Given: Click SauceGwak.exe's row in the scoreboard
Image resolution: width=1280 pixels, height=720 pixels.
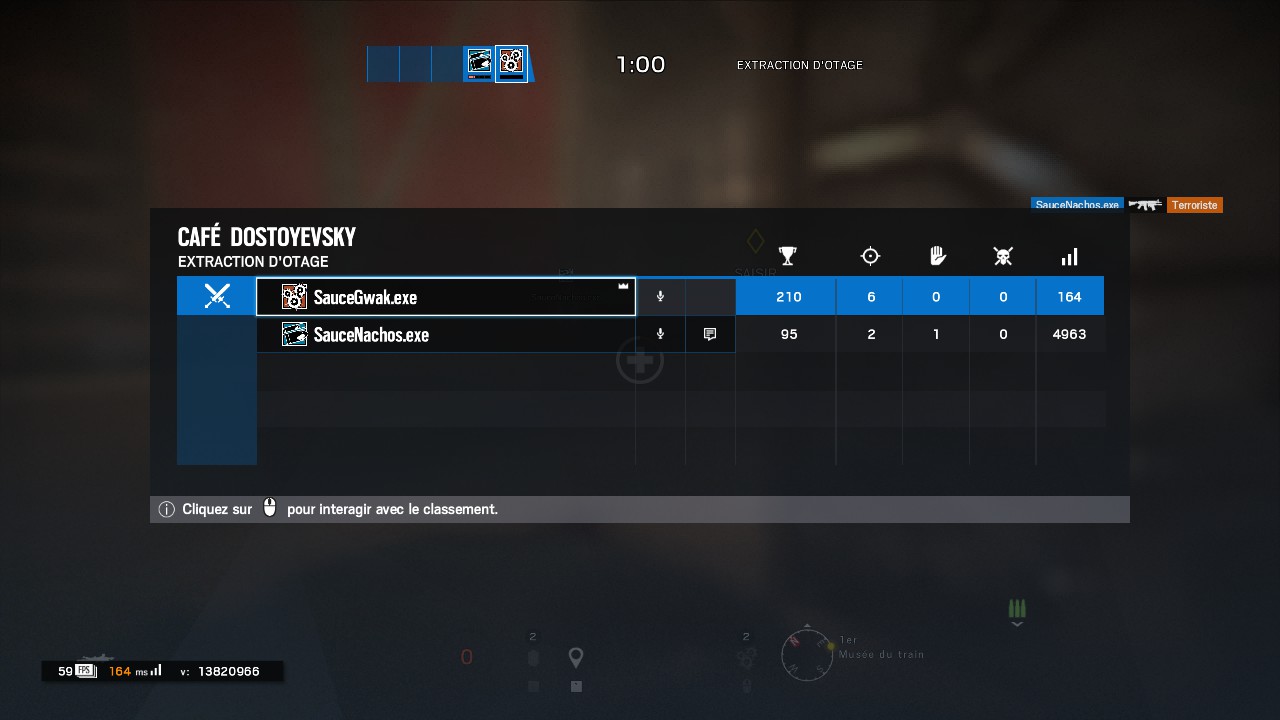Looking at the screenshot, I should click(445, 296).
